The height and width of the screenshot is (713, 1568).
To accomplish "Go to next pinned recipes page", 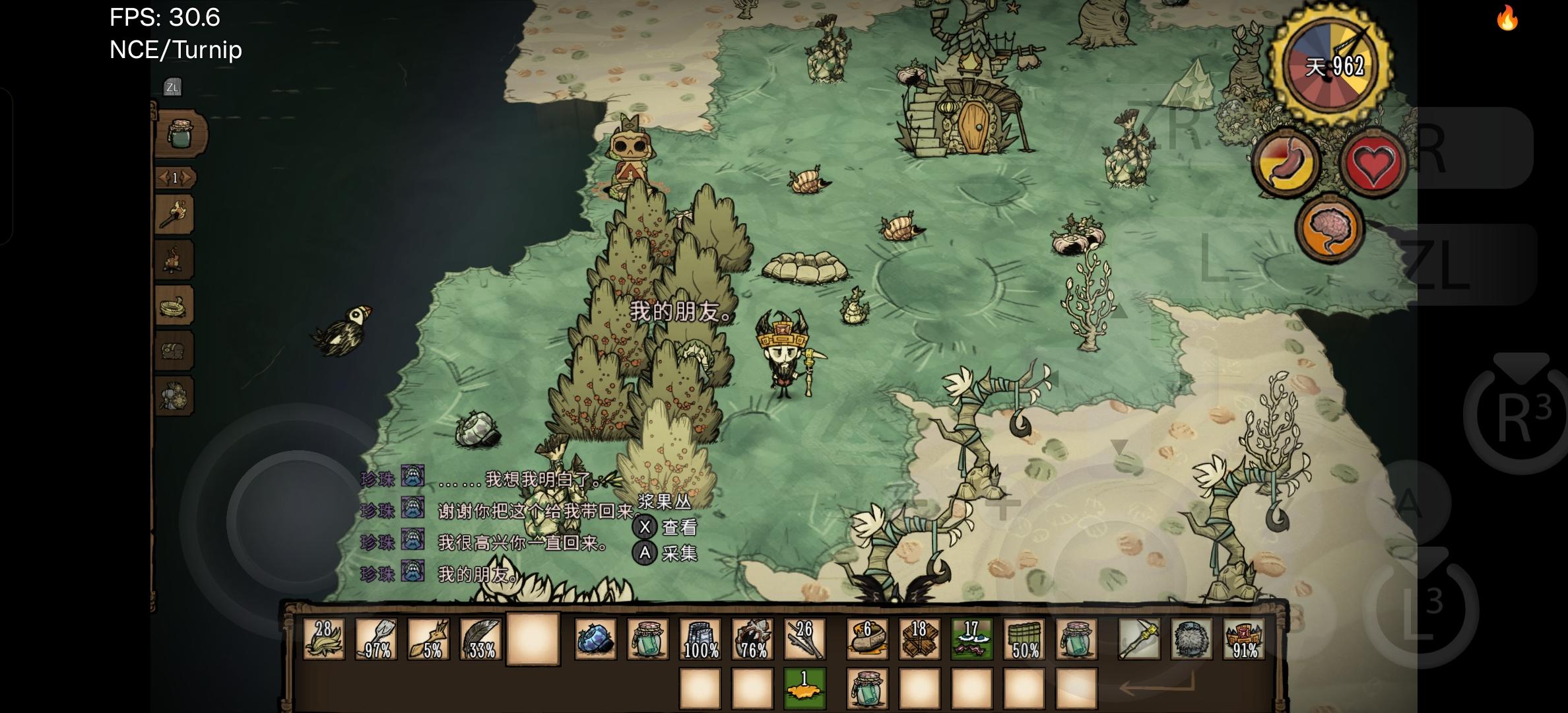I will pos(188,178).
